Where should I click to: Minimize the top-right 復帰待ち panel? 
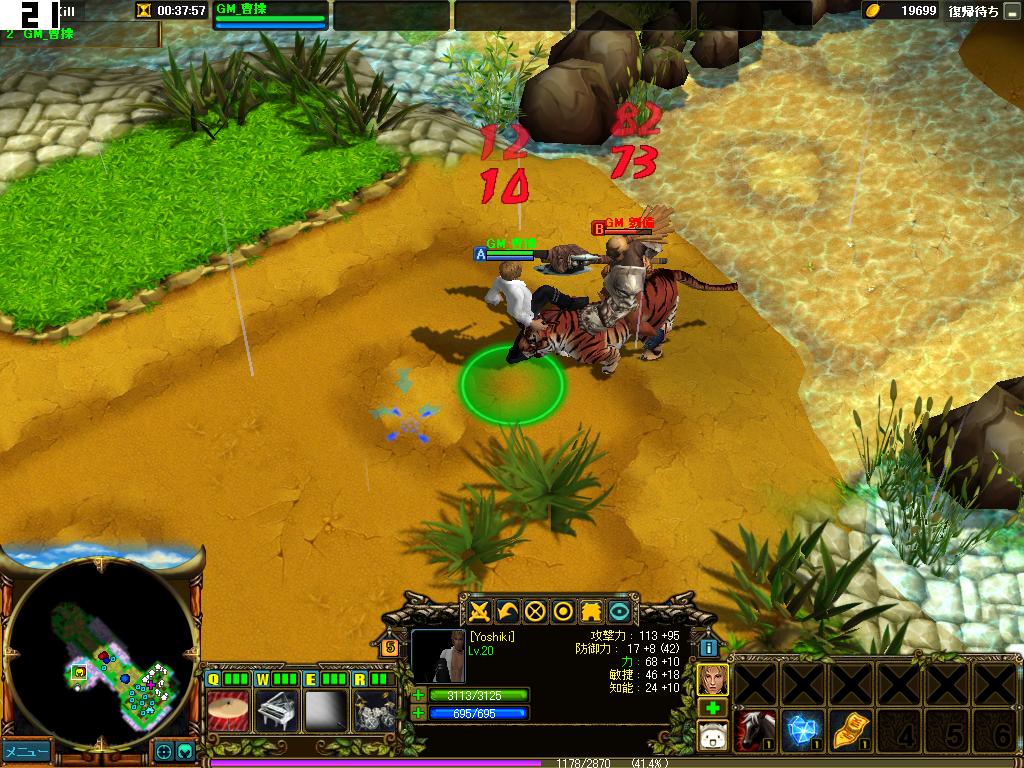coord(1011,12)
